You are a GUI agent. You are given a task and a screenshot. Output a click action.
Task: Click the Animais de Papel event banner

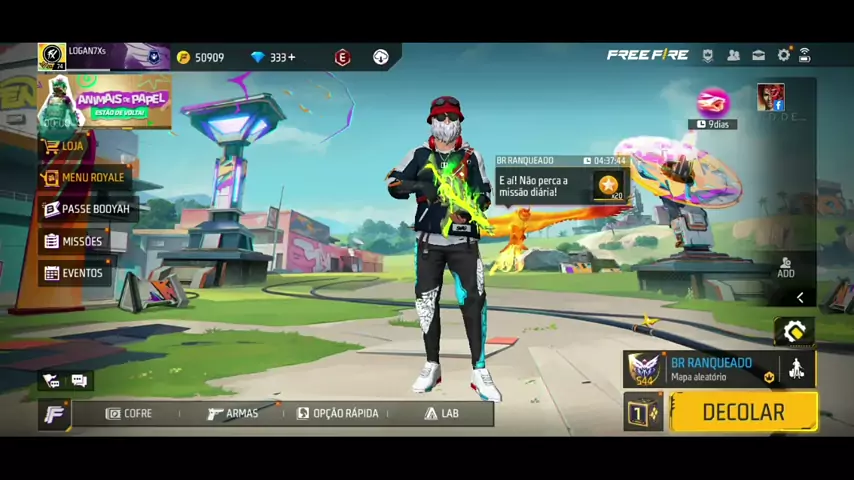point(105,102)
